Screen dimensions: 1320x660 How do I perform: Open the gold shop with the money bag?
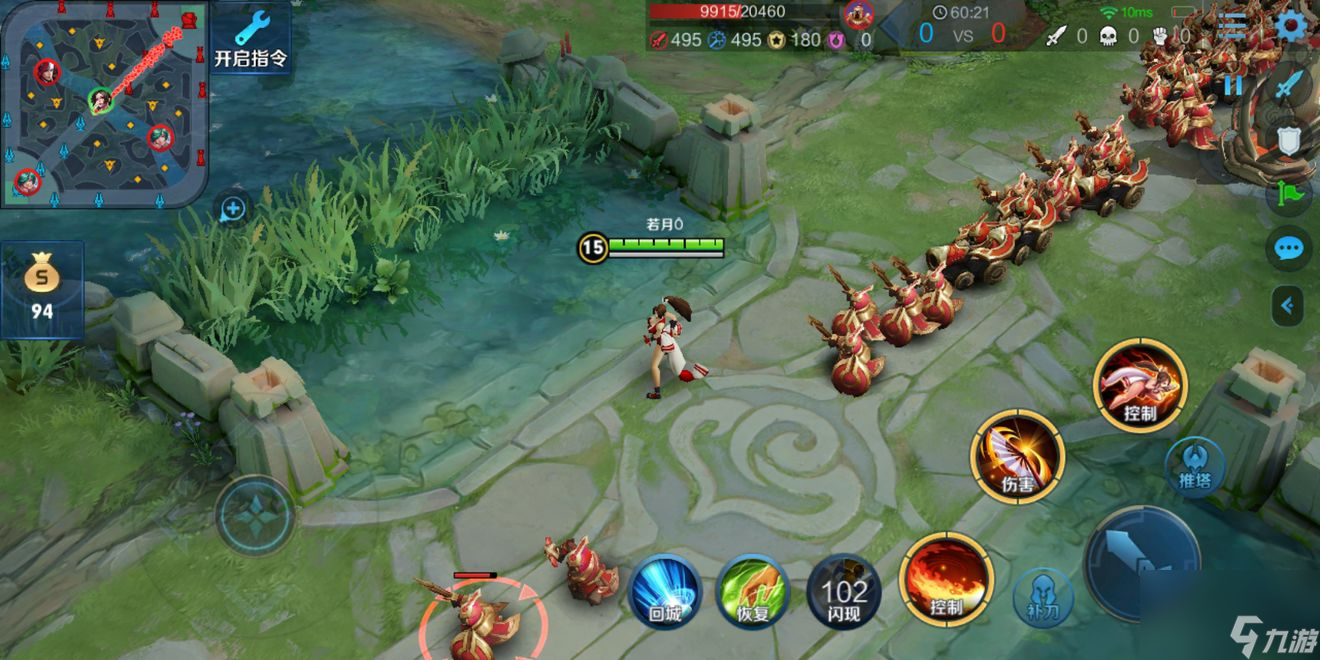[x=41, y=287]
